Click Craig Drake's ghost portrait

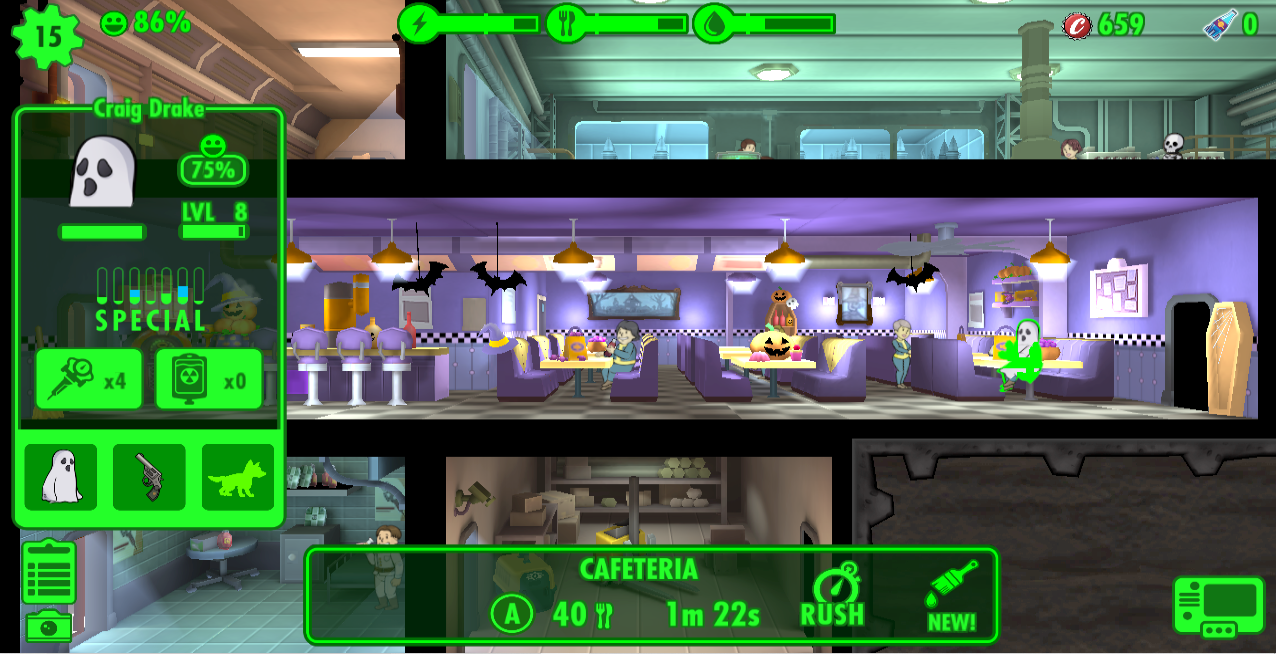click(x=102, y=172)
